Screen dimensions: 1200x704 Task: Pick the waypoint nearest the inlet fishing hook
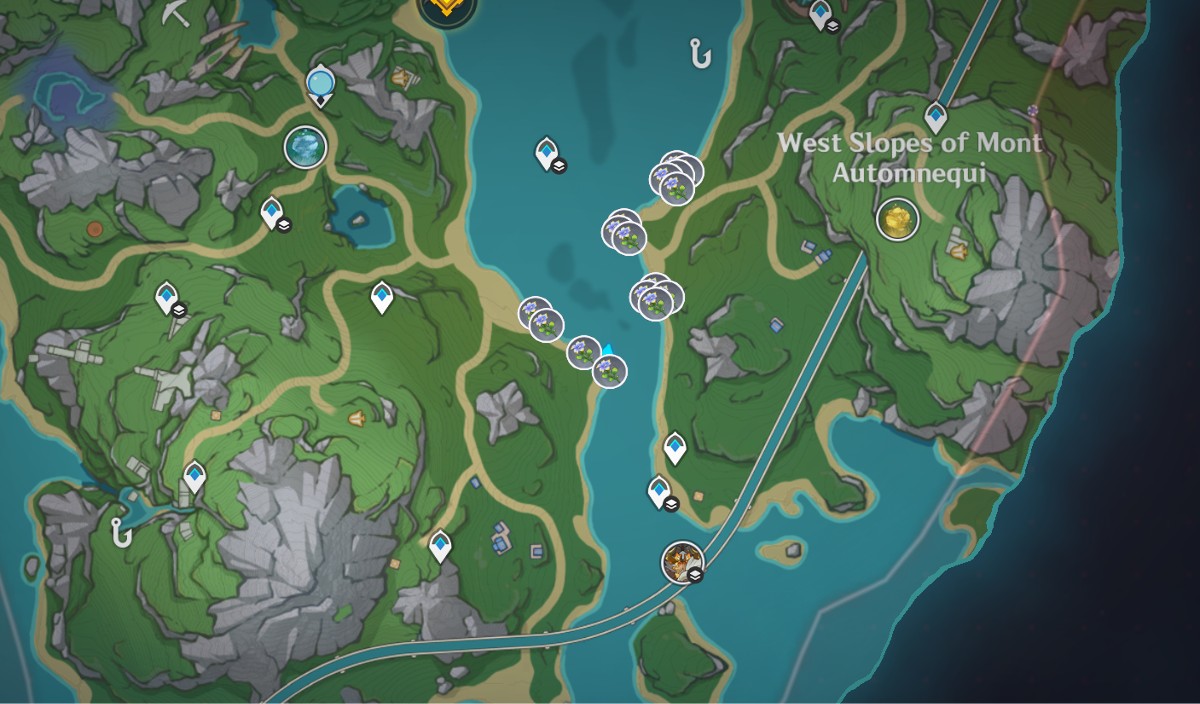click(194, 477)
